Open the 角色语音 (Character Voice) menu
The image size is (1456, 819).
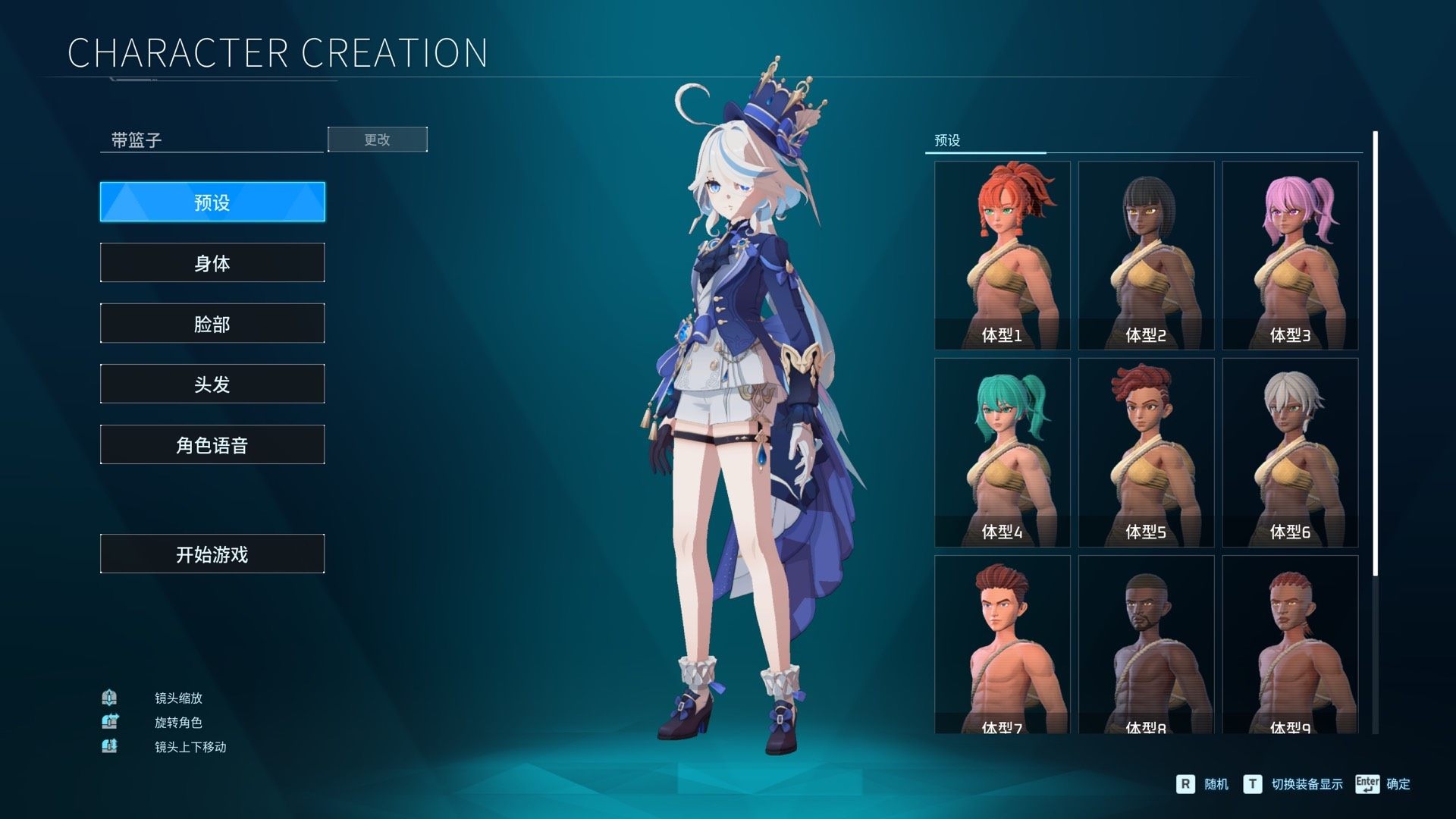coord(212,444)
